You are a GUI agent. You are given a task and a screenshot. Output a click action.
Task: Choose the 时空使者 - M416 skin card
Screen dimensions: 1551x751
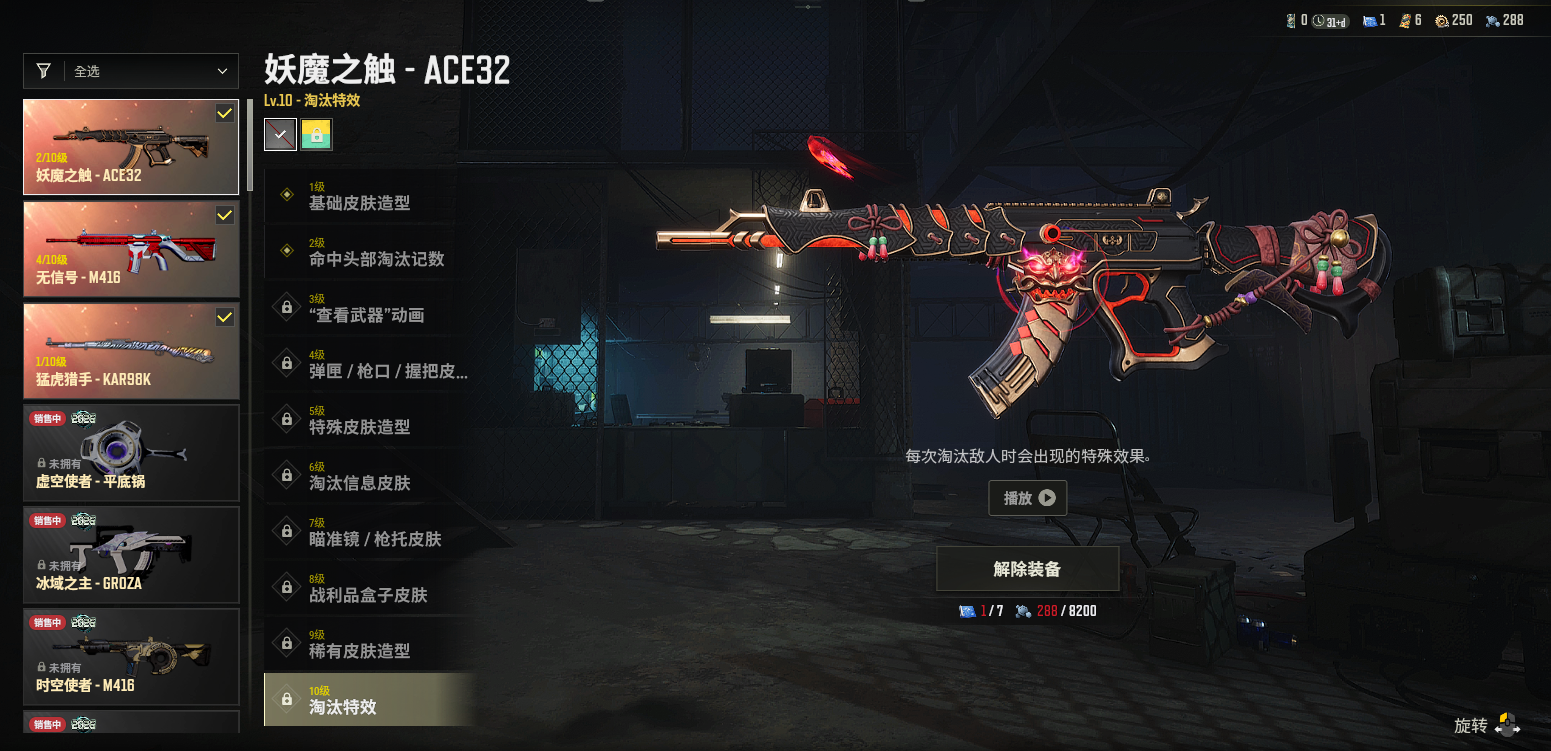pyautogui.click(x=131, y=657)
